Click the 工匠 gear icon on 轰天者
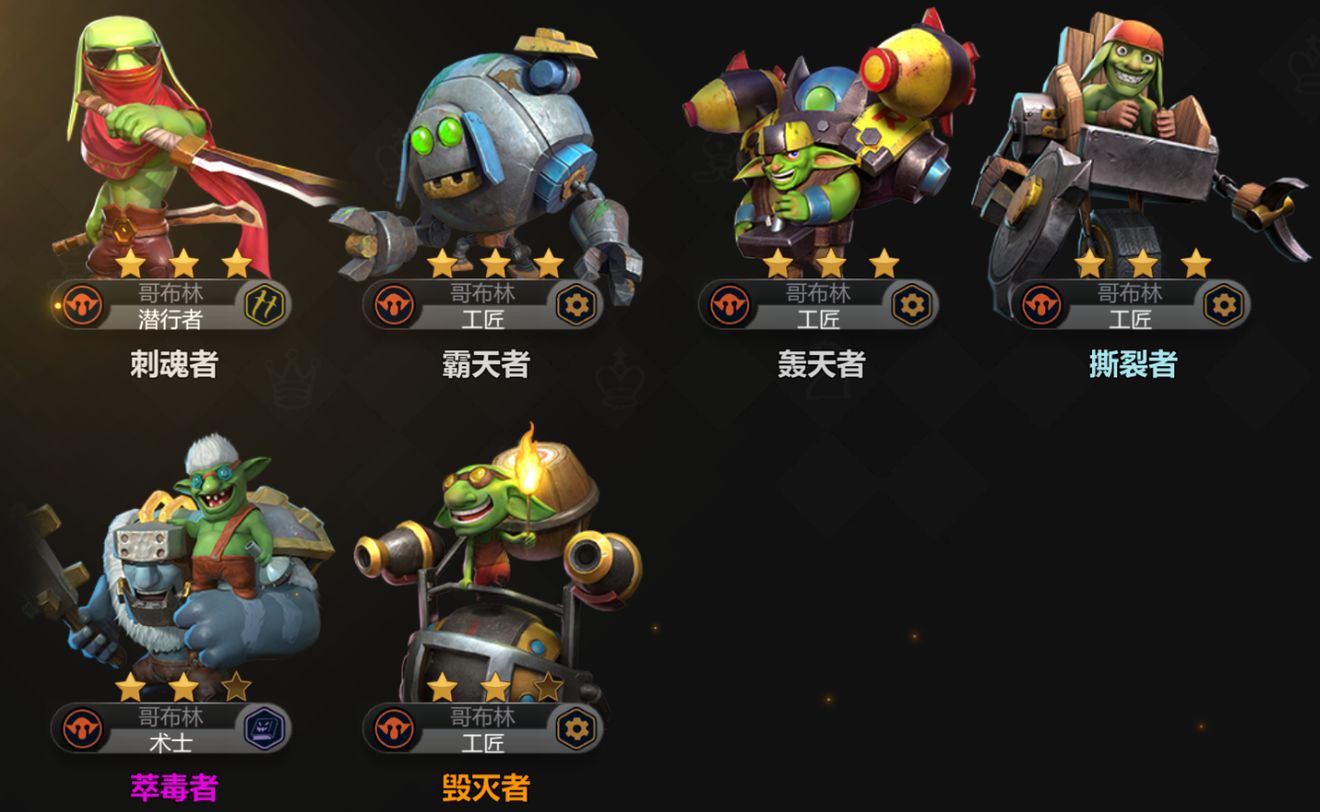Viewport: 1320px width, 812px height. [911, 305]
